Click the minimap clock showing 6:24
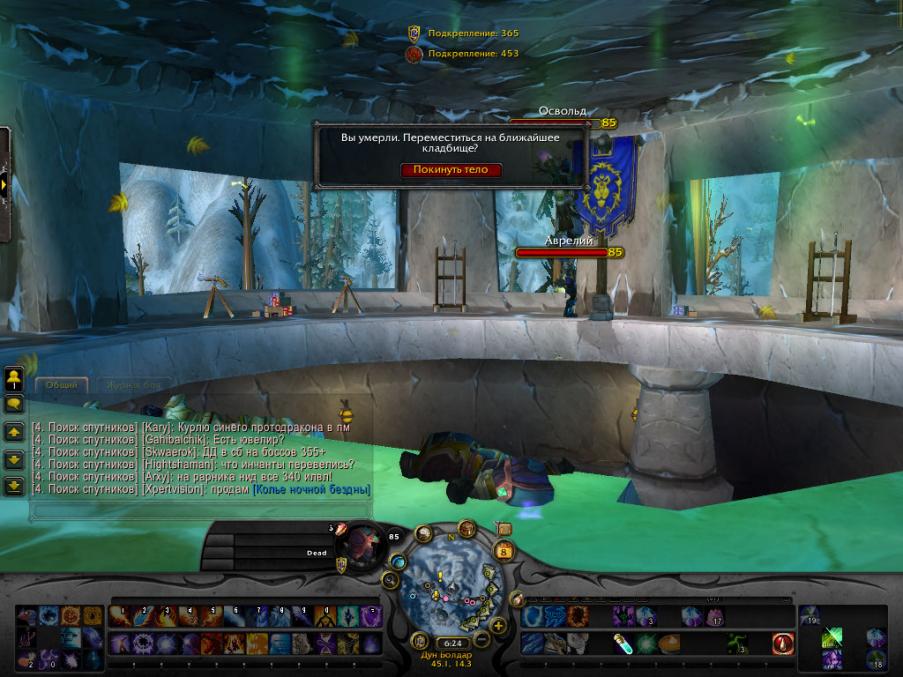 [x=452, y=643]
